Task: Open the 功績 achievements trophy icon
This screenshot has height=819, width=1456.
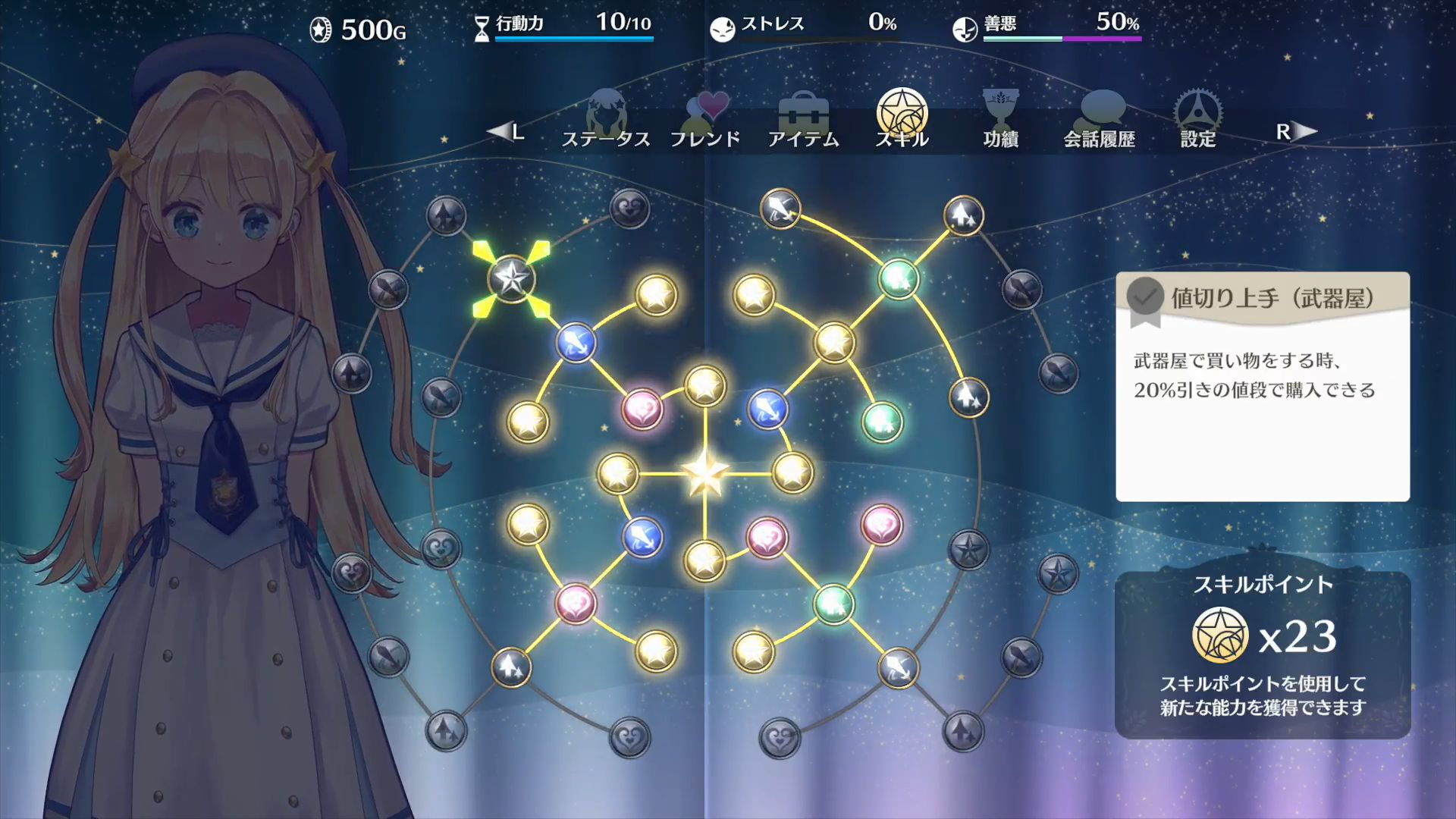Action: 999,110
